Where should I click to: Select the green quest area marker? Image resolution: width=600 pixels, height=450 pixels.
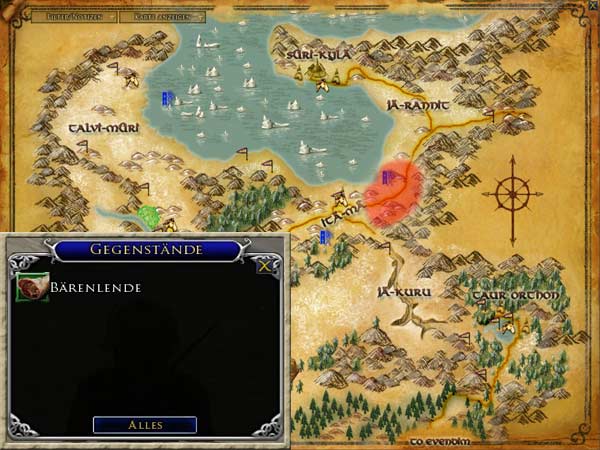point(150,216)
